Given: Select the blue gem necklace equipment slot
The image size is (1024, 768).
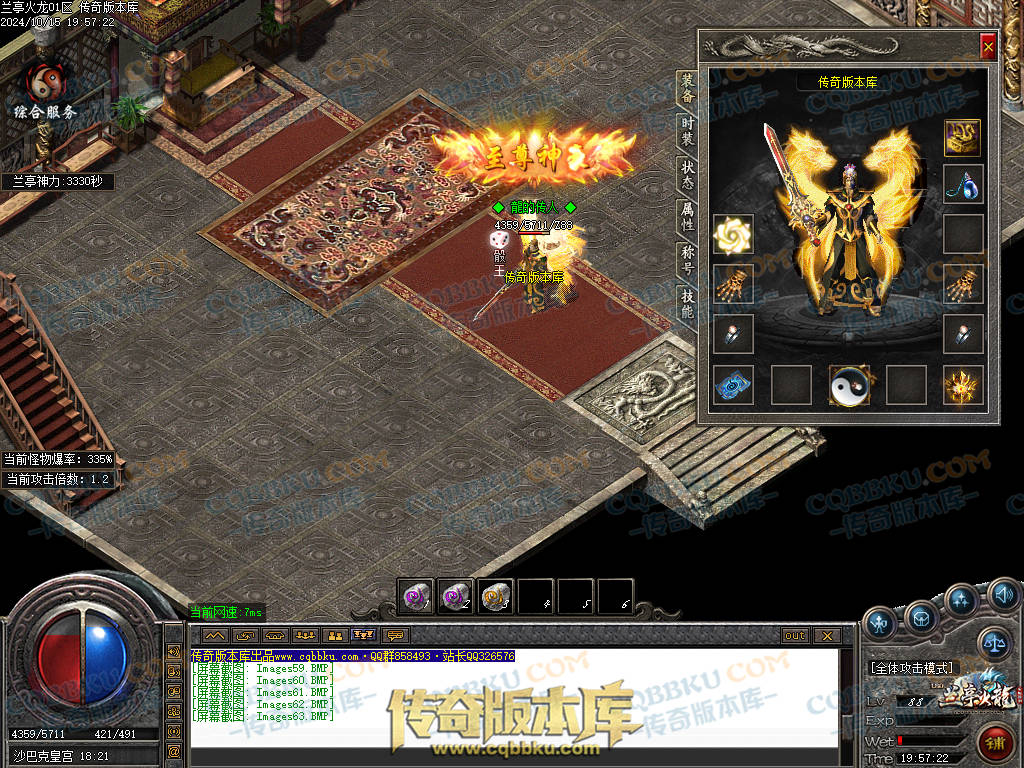Looking at the screenshot, I should pyautogui.click(x=963, y=185).
